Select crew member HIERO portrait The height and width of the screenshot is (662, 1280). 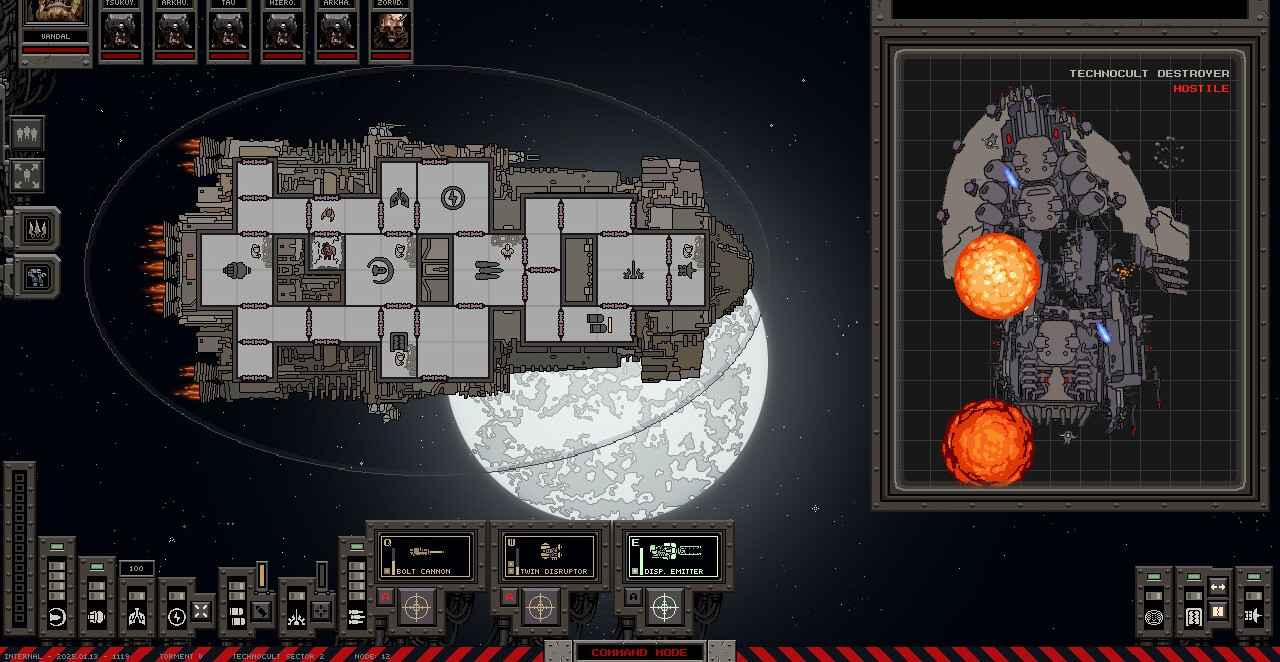283,30
